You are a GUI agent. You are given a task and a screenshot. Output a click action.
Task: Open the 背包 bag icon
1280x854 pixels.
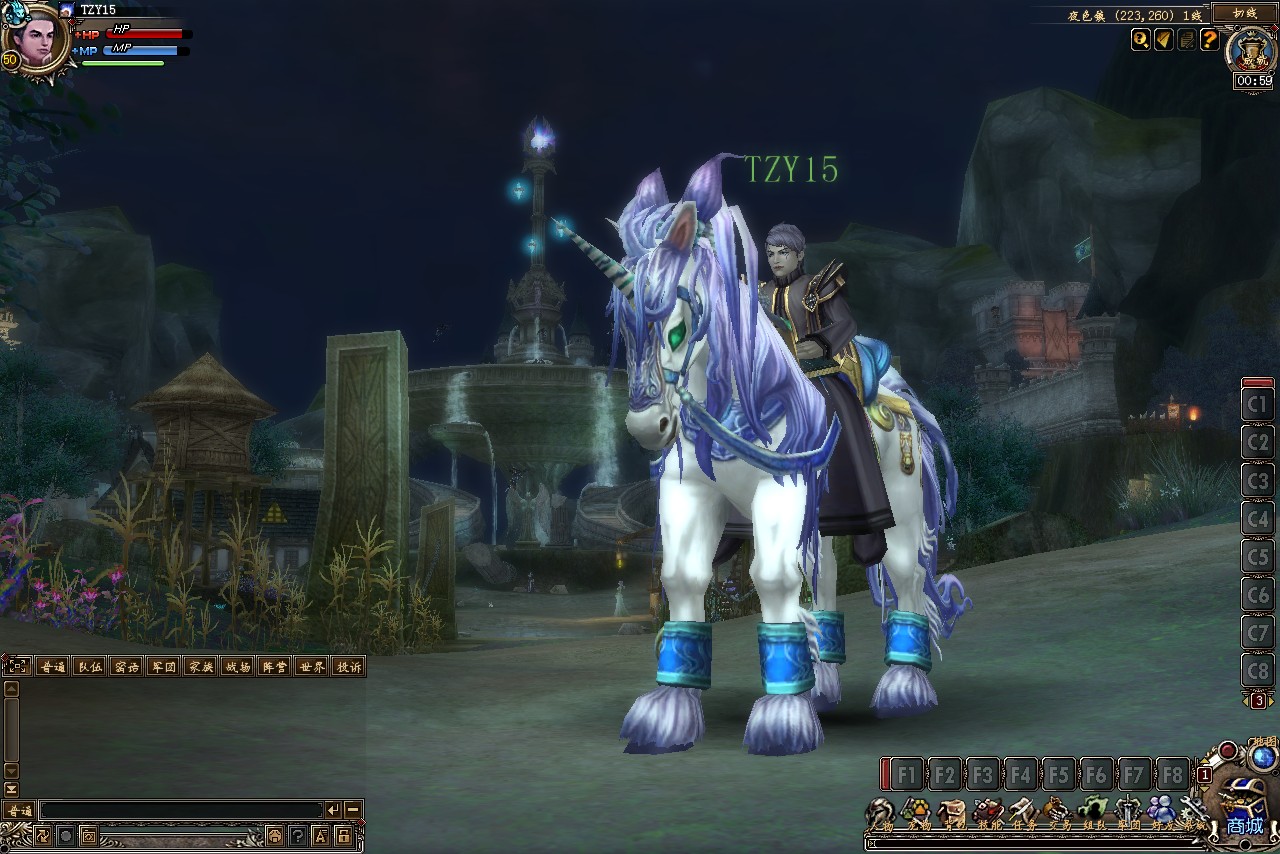coord(952,810)
